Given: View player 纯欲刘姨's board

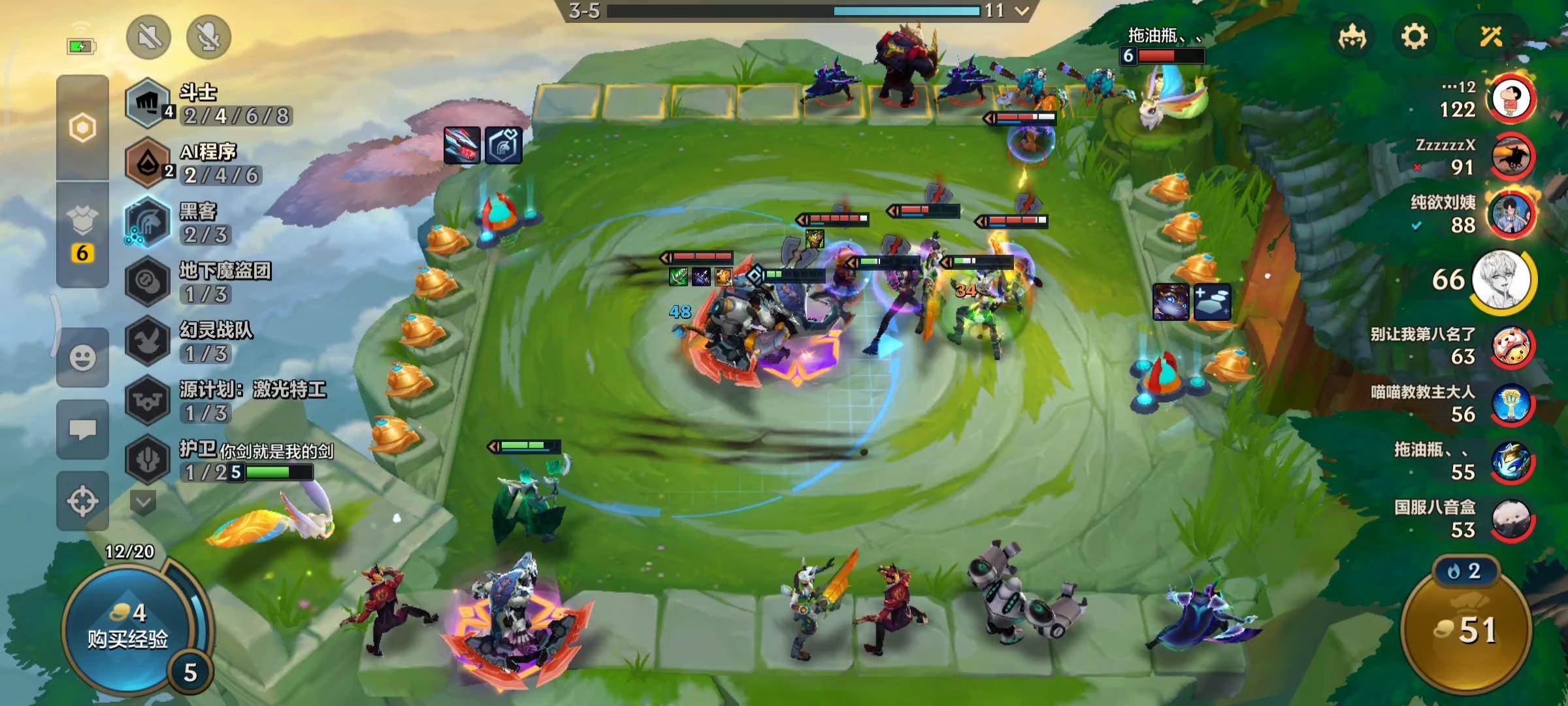Looking at the screenshot, I should tap(1511, 214).
